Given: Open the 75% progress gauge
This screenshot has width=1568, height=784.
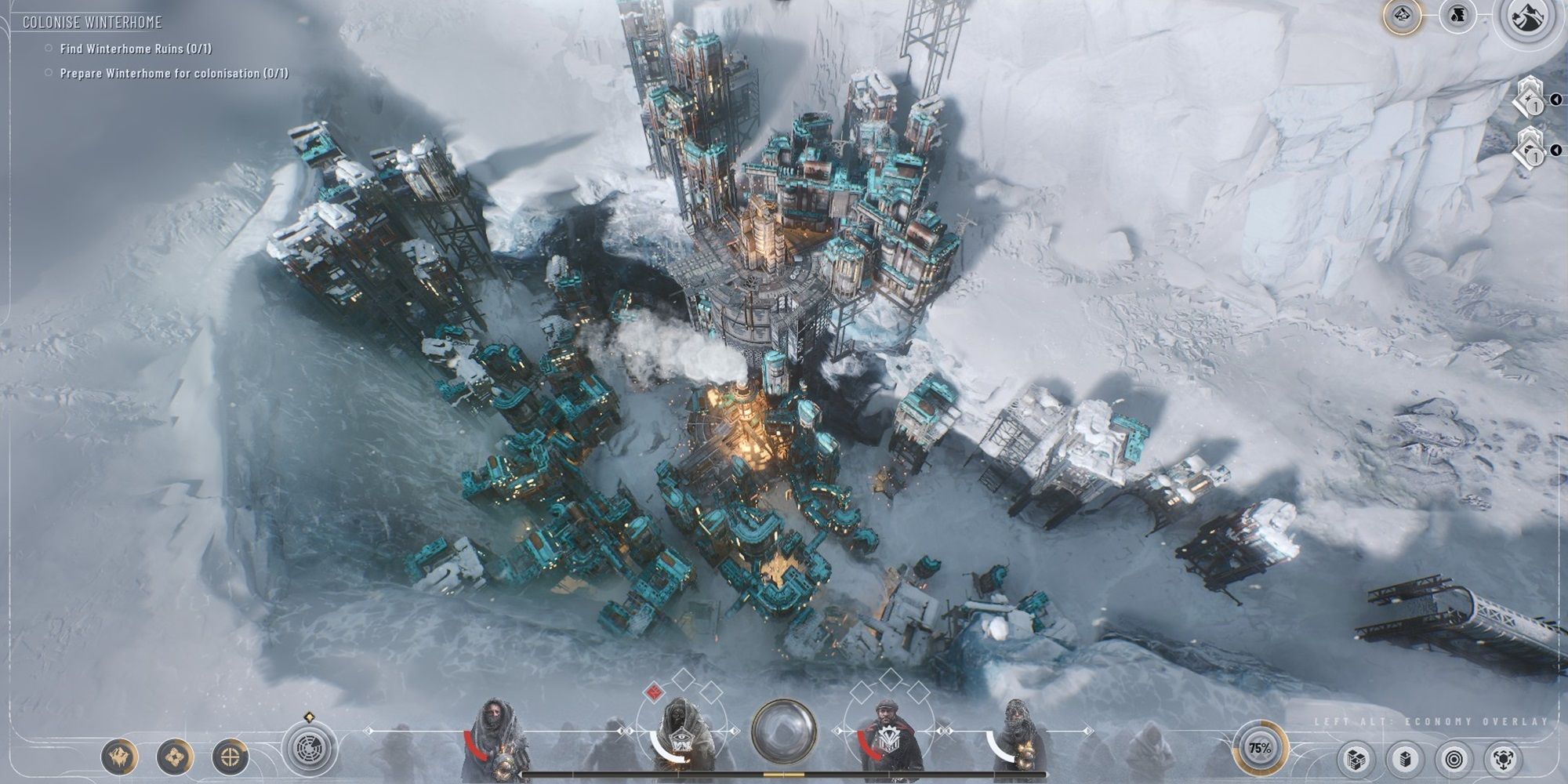Looking at the screenshot, I should 1260,749.
